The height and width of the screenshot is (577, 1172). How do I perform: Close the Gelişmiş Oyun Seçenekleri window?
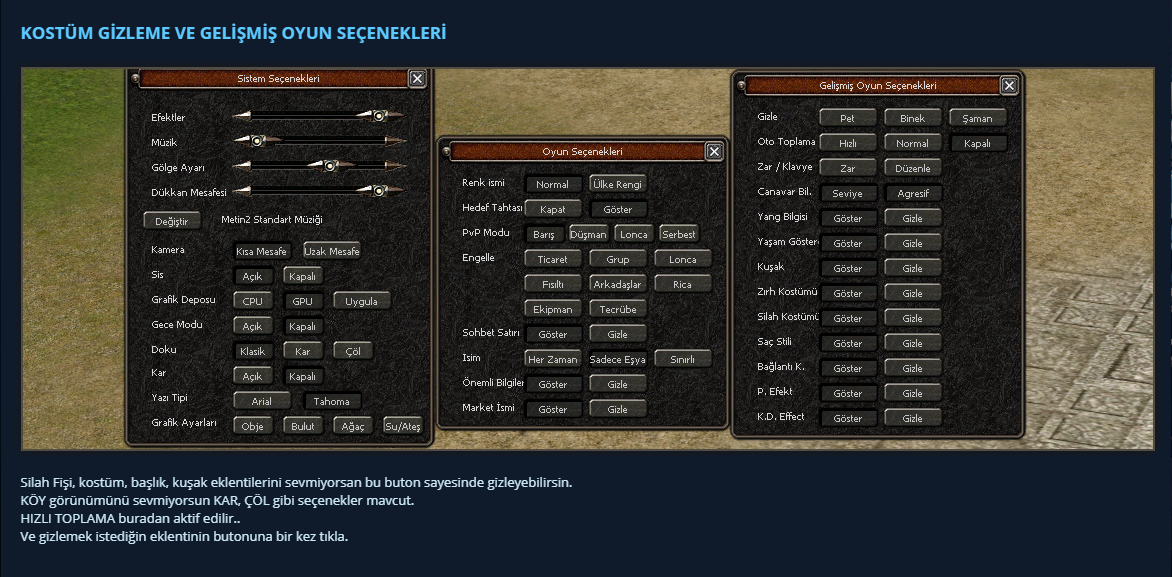tap(1009, 86)
